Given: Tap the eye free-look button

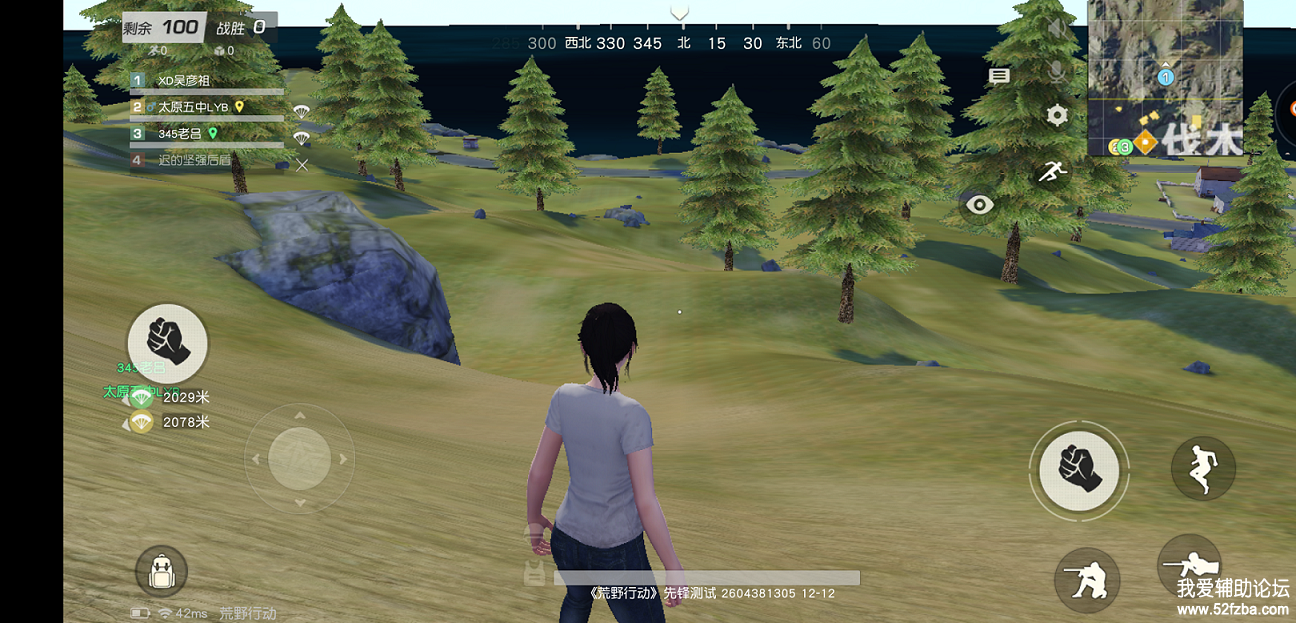Looking at the screenshot, I should tap(979, 205).
